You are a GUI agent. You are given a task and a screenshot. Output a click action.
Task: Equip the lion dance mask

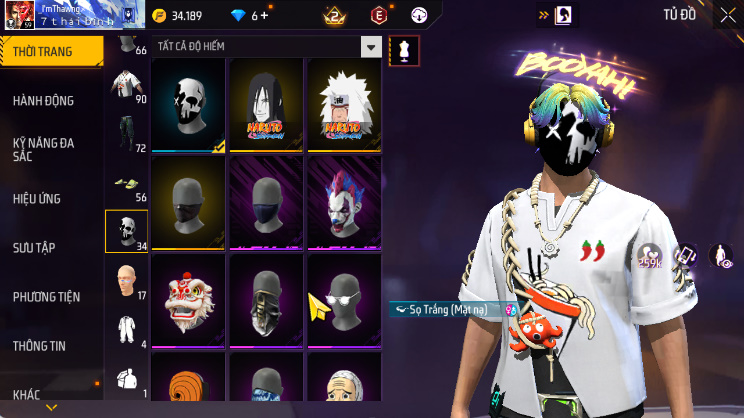point(189,298)
